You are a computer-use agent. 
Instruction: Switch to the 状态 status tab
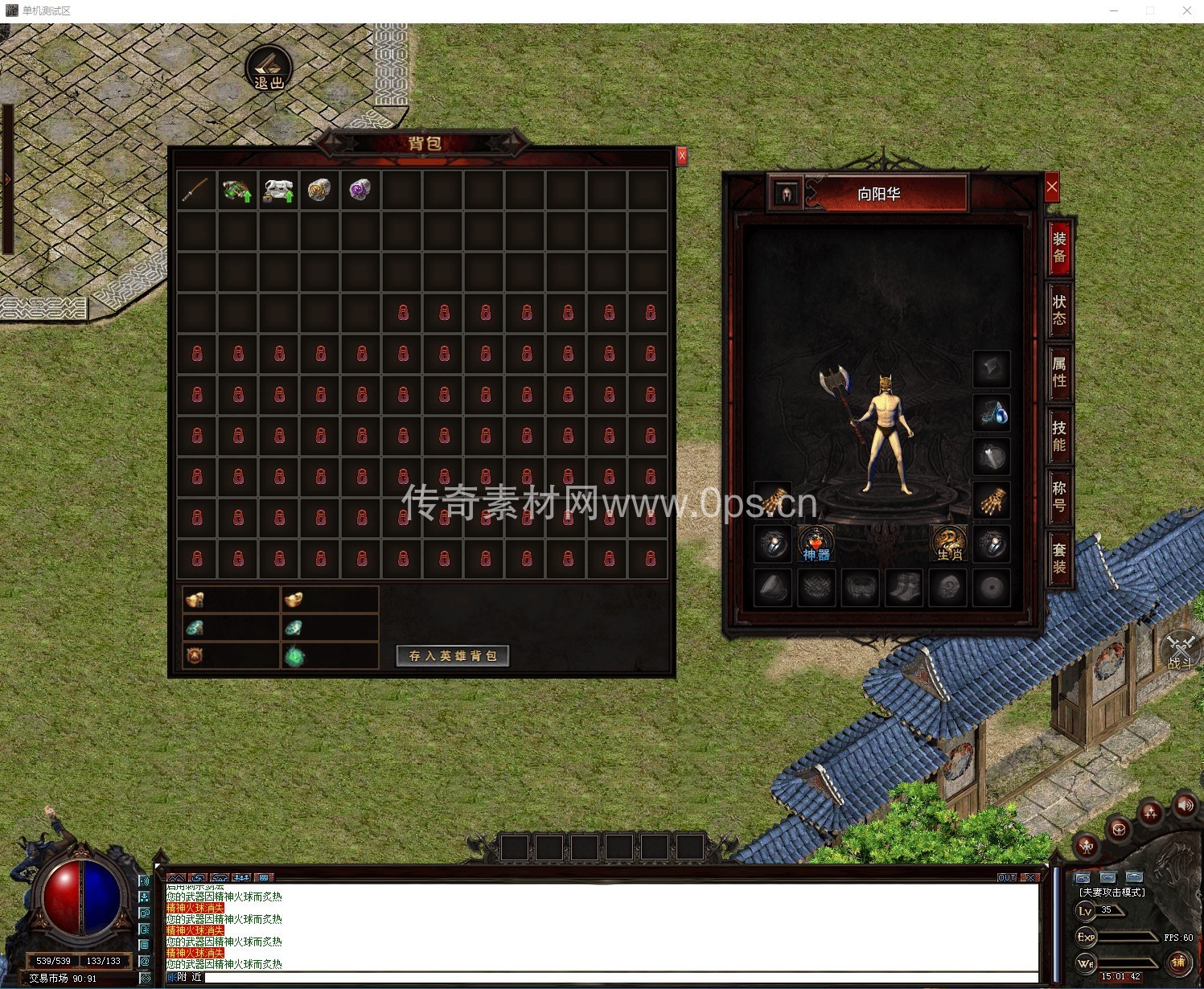pos(1059,310)
